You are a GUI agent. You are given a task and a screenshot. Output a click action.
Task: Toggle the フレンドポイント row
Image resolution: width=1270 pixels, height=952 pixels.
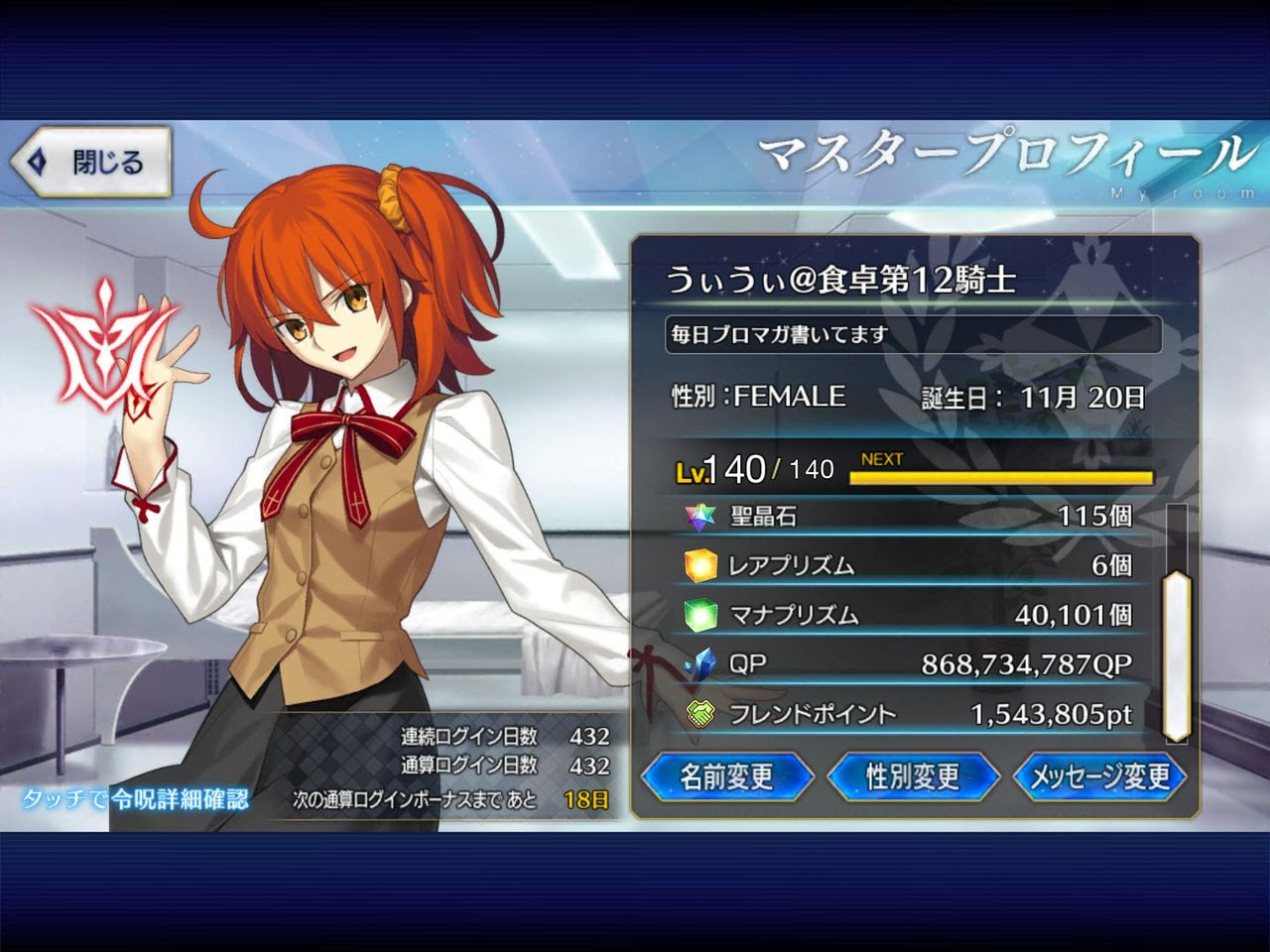(913, 712)
